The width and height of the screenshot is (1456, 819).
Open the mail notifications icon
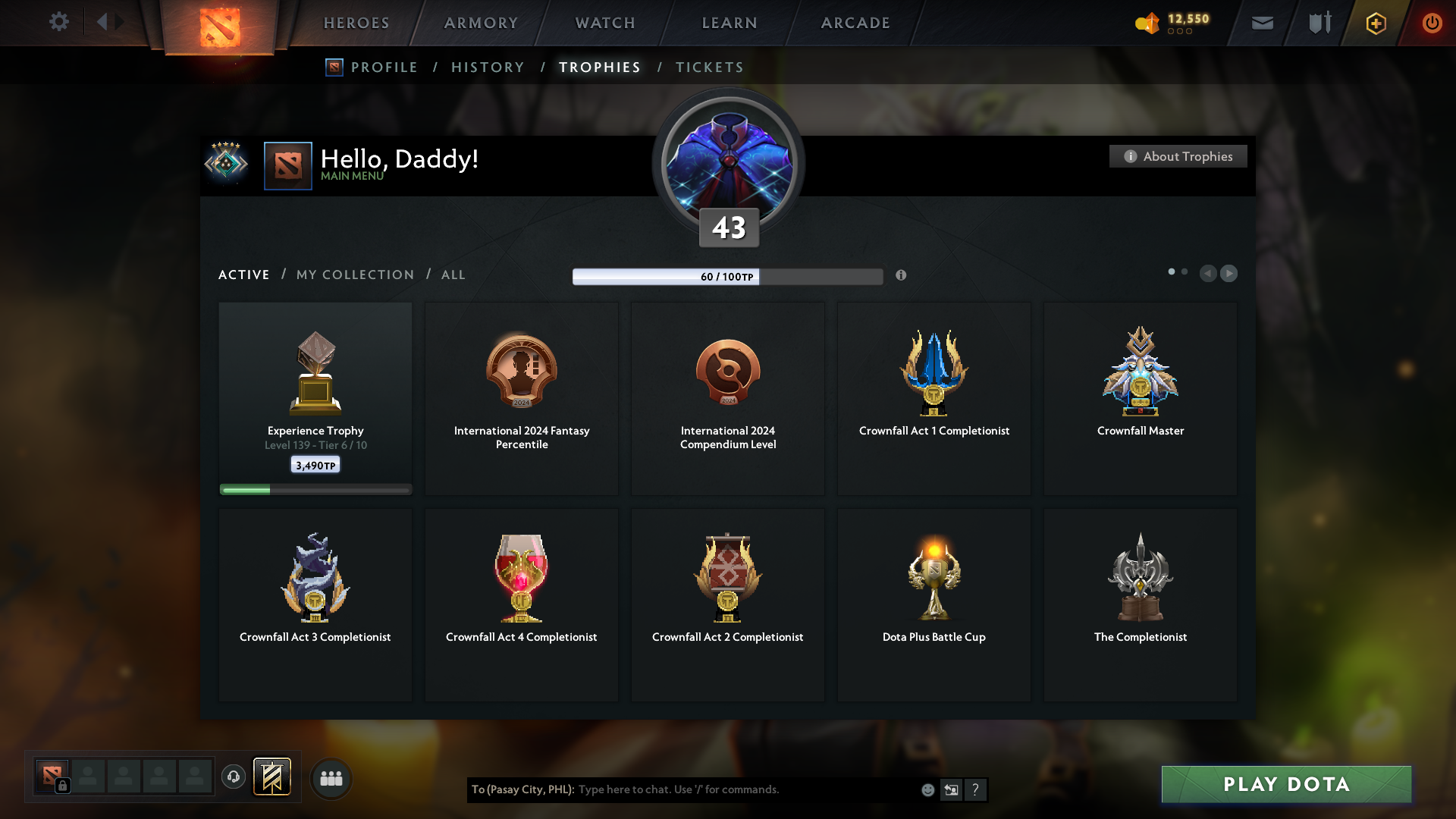[x=1262, y=23]
